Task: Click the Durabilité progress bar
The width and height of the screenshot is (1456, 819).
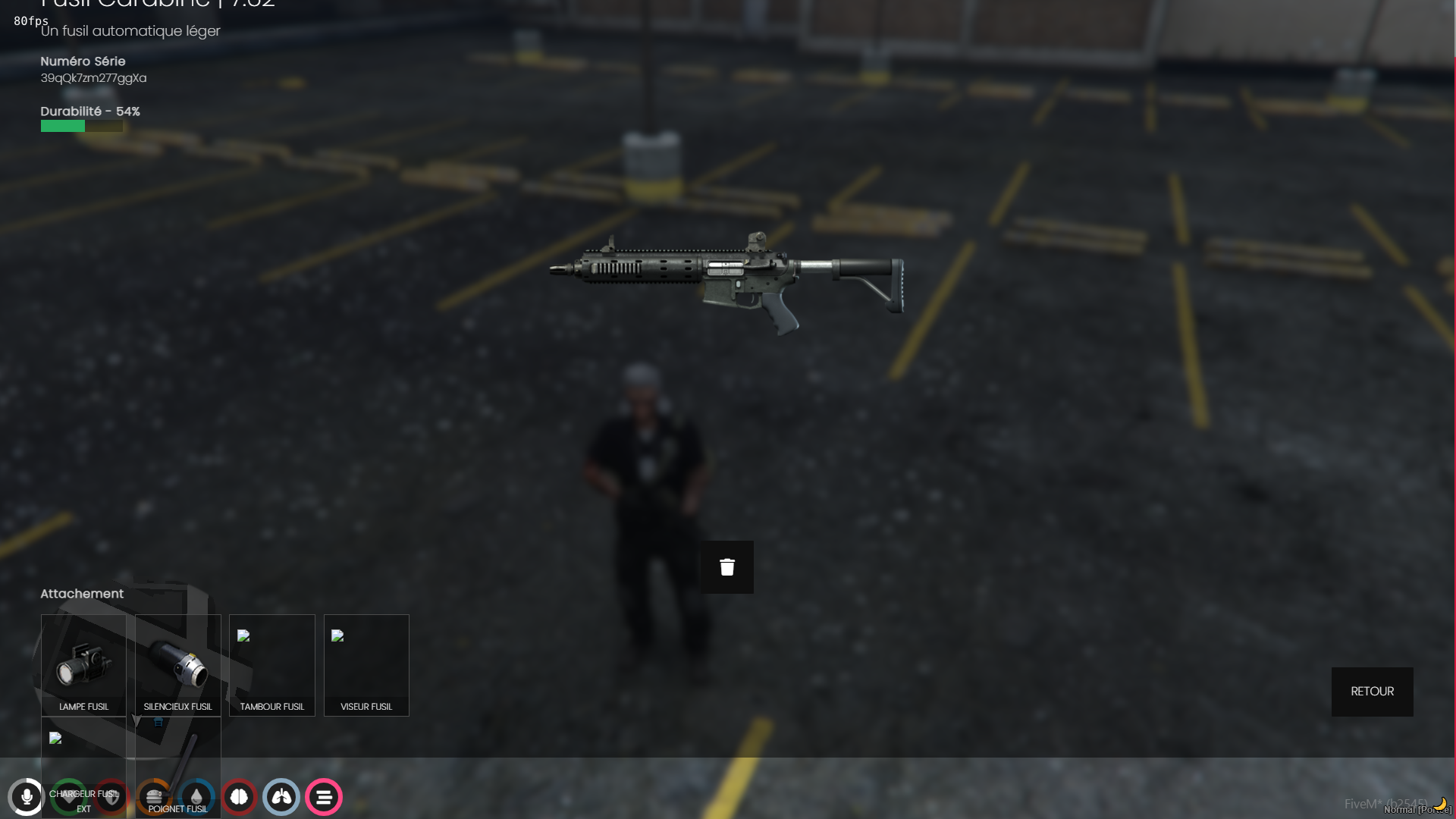Action: (x=80, y=127)
